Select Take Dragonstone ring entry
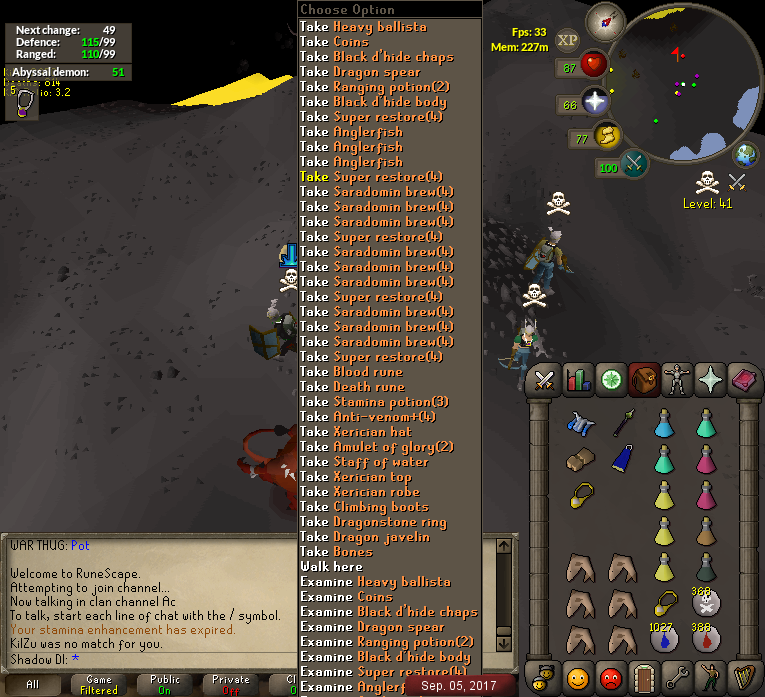The width and height of the screenshot is (765, 697). (374, 522)
